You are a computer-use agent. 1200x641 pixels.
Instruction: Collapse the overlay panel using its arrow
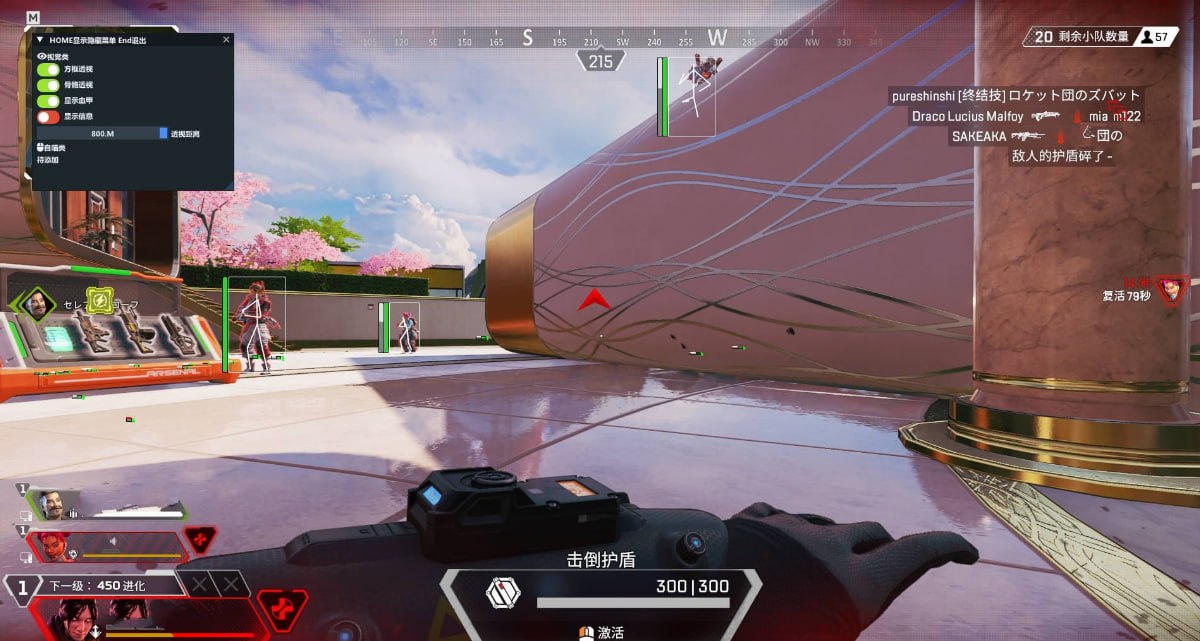pos(40,40)
